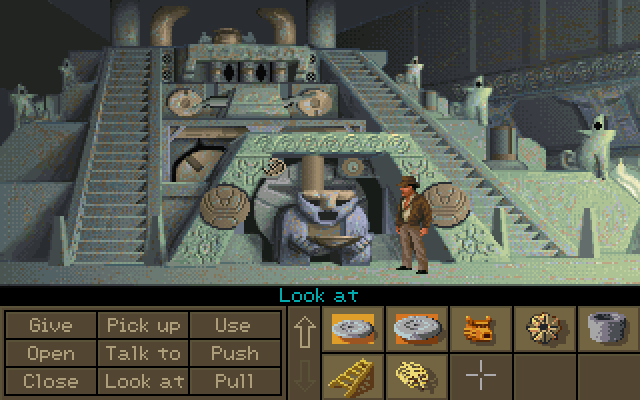Pick the spoked wheel inventory item

click(x=545, y=327)
